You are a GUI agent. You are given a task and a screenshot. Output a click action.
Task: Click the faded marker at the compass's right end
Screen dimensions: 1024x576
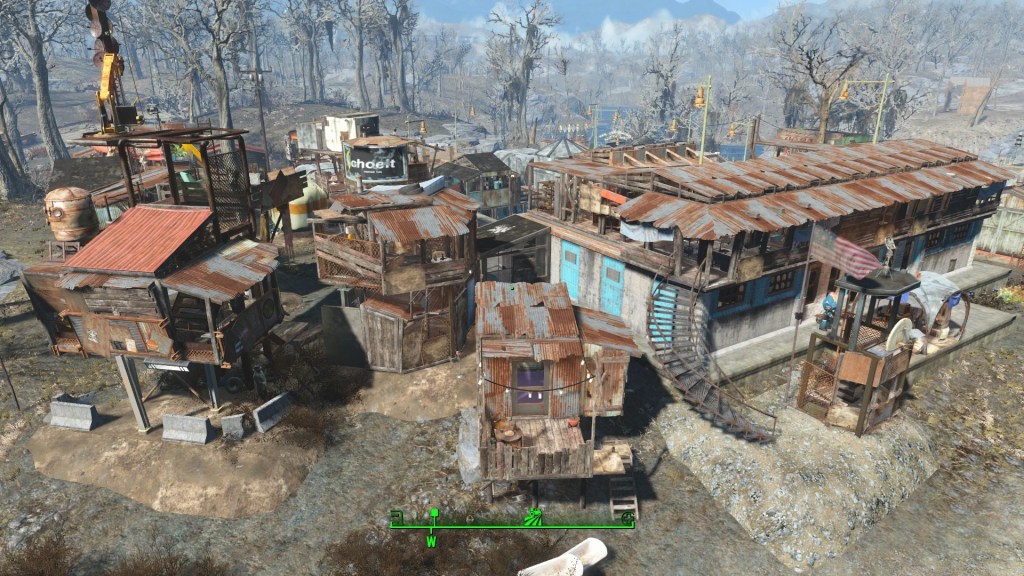(626, 517)
